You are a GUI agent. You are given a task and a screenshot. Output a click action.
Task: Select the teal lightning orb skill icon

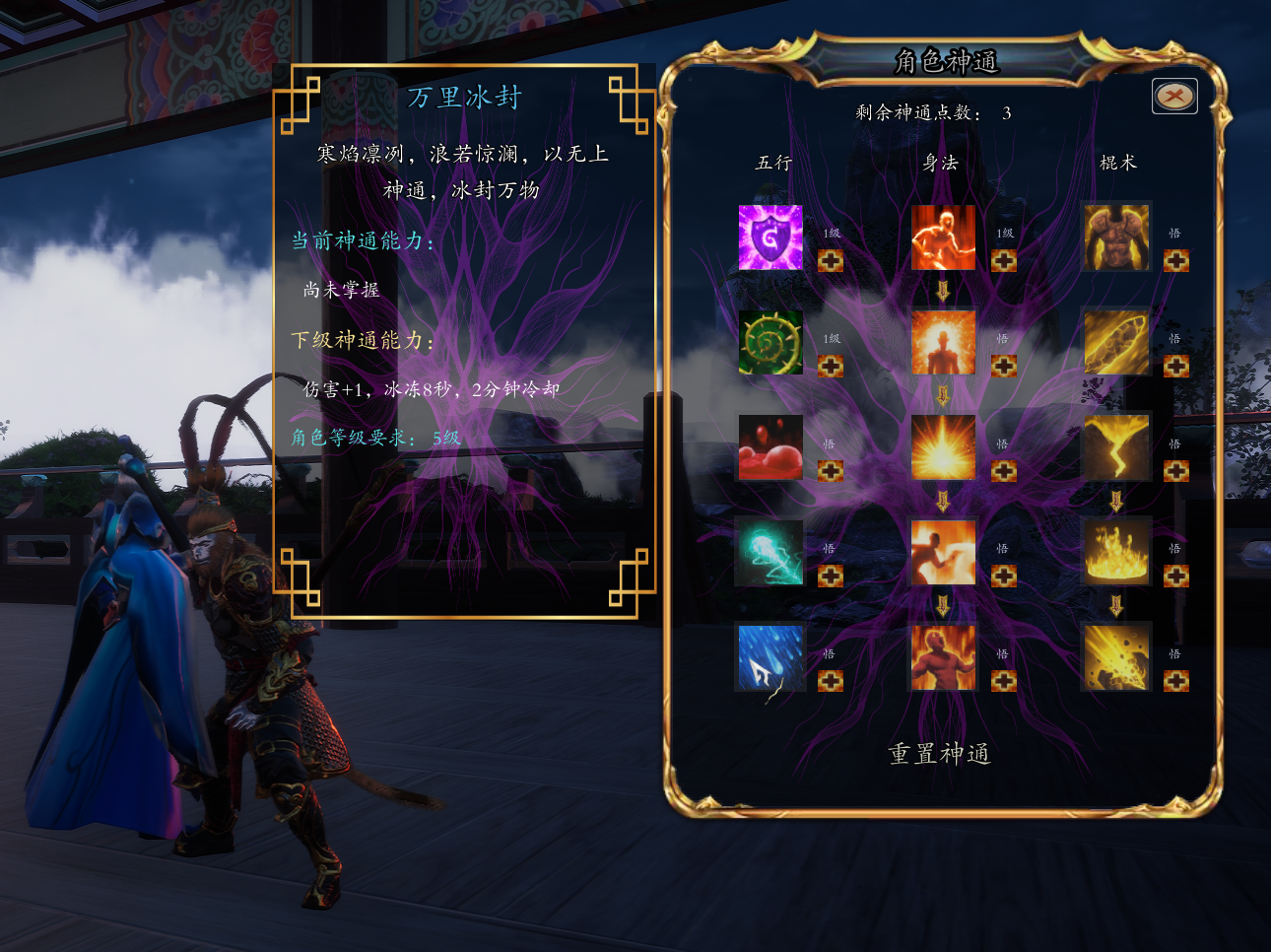[769, 552]
